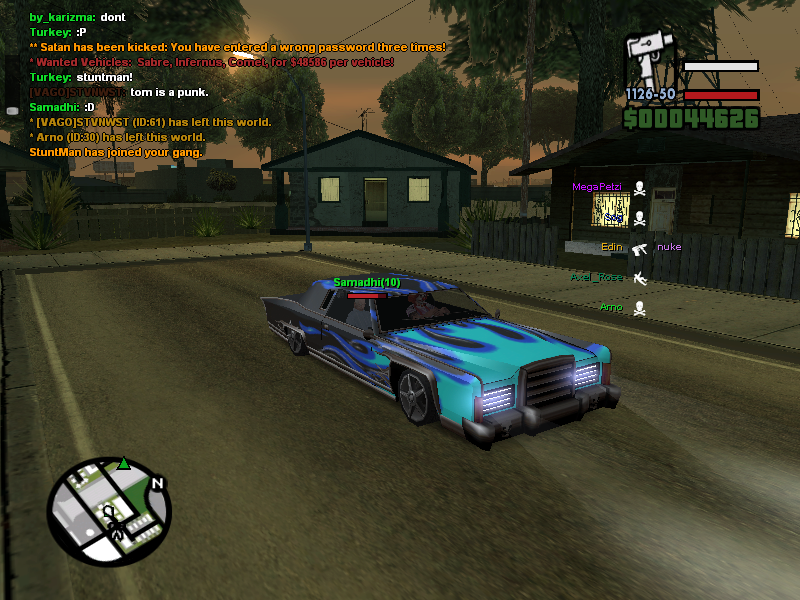Select the MegaPetzi kill feed entry
This screenshot has height=600, width=800.
tap(597, 187)
